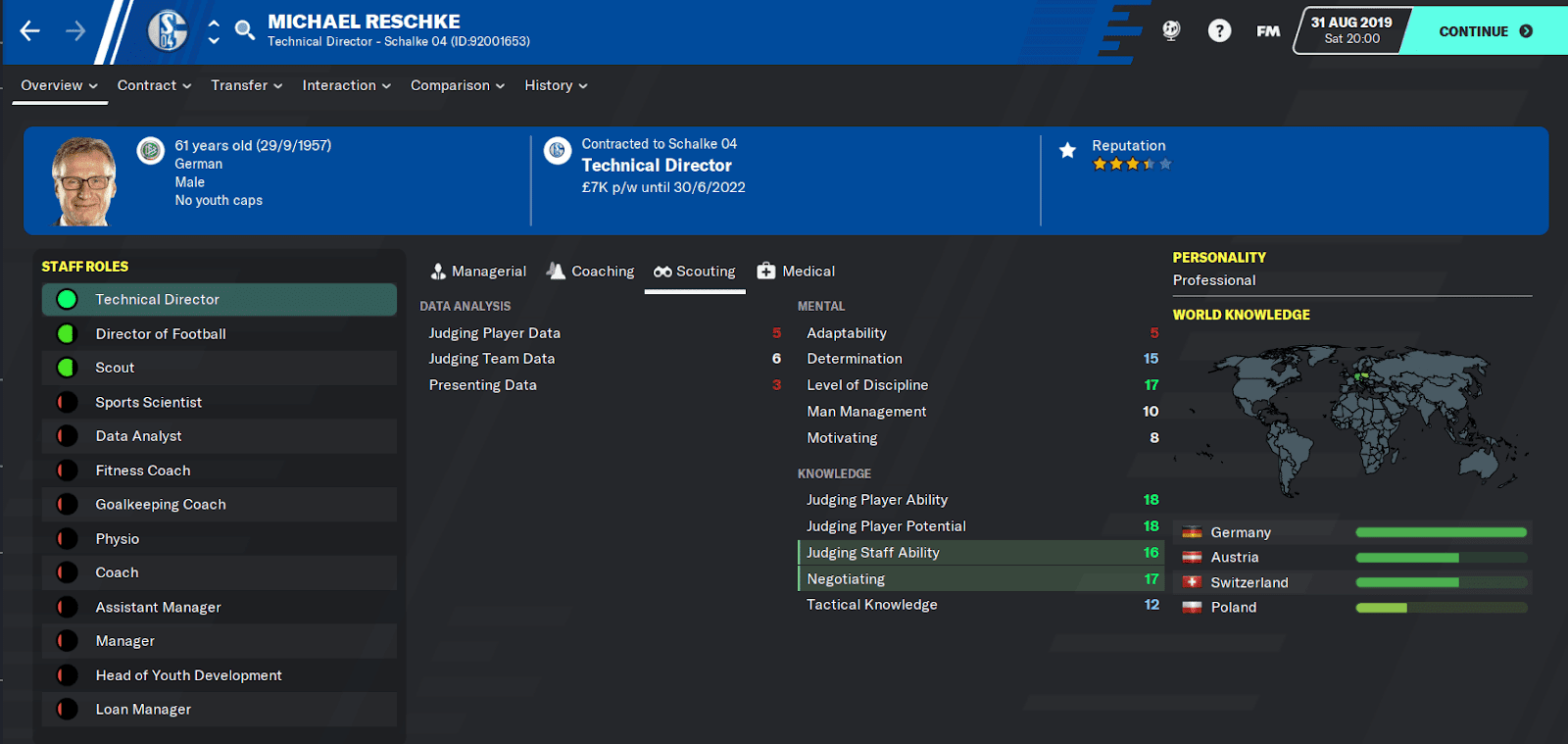Toggle the Scout role indicator
The image size is (1568, 744).
pos(66,368)
